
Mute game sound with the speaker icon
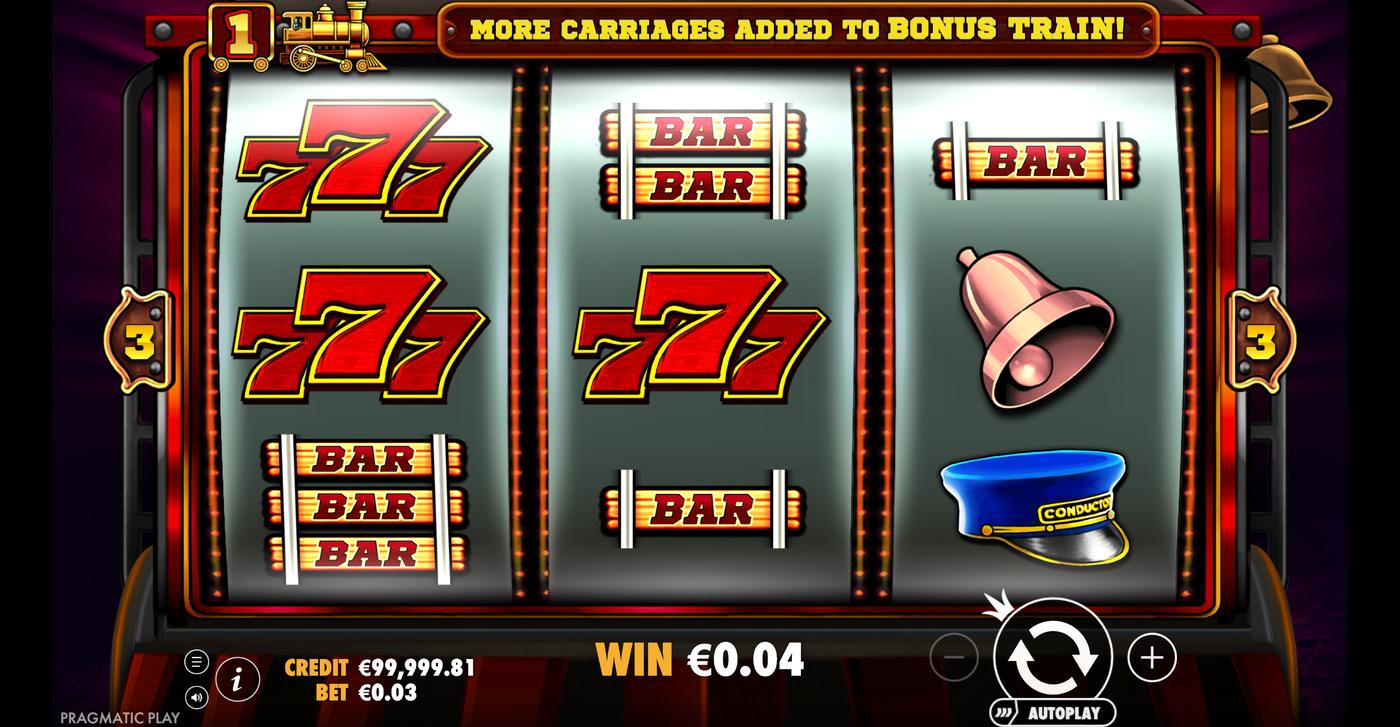pyautogui.click(x=196, y=697)
